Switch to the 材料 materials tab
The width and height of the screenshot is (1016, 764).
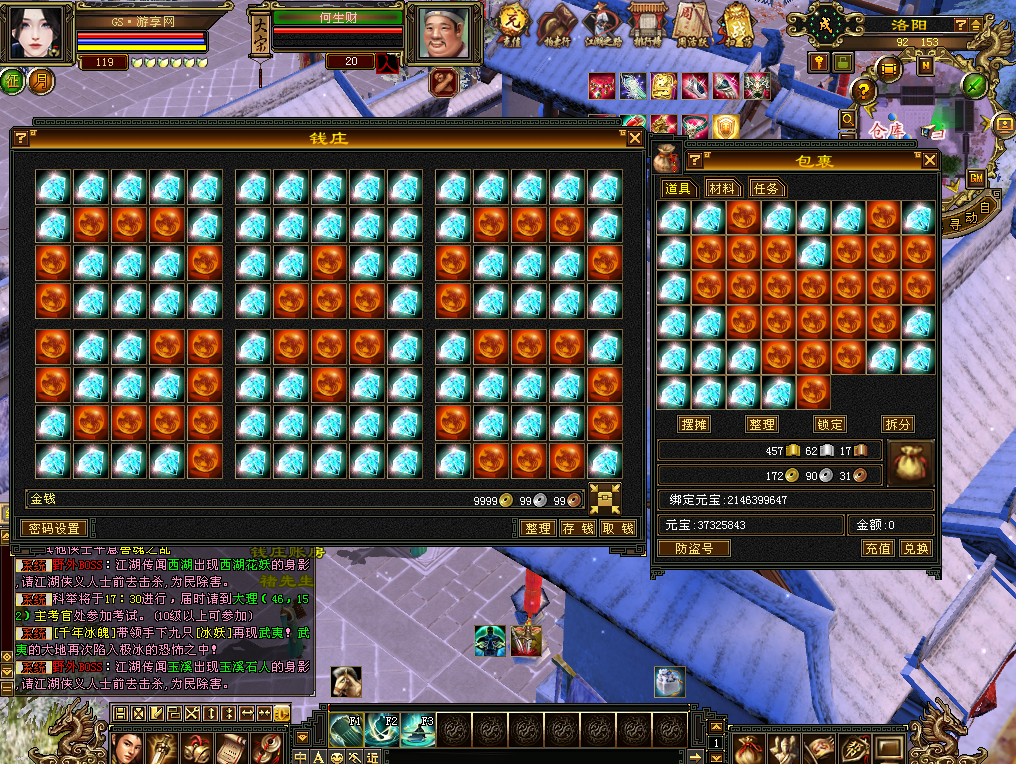point(722,188)
